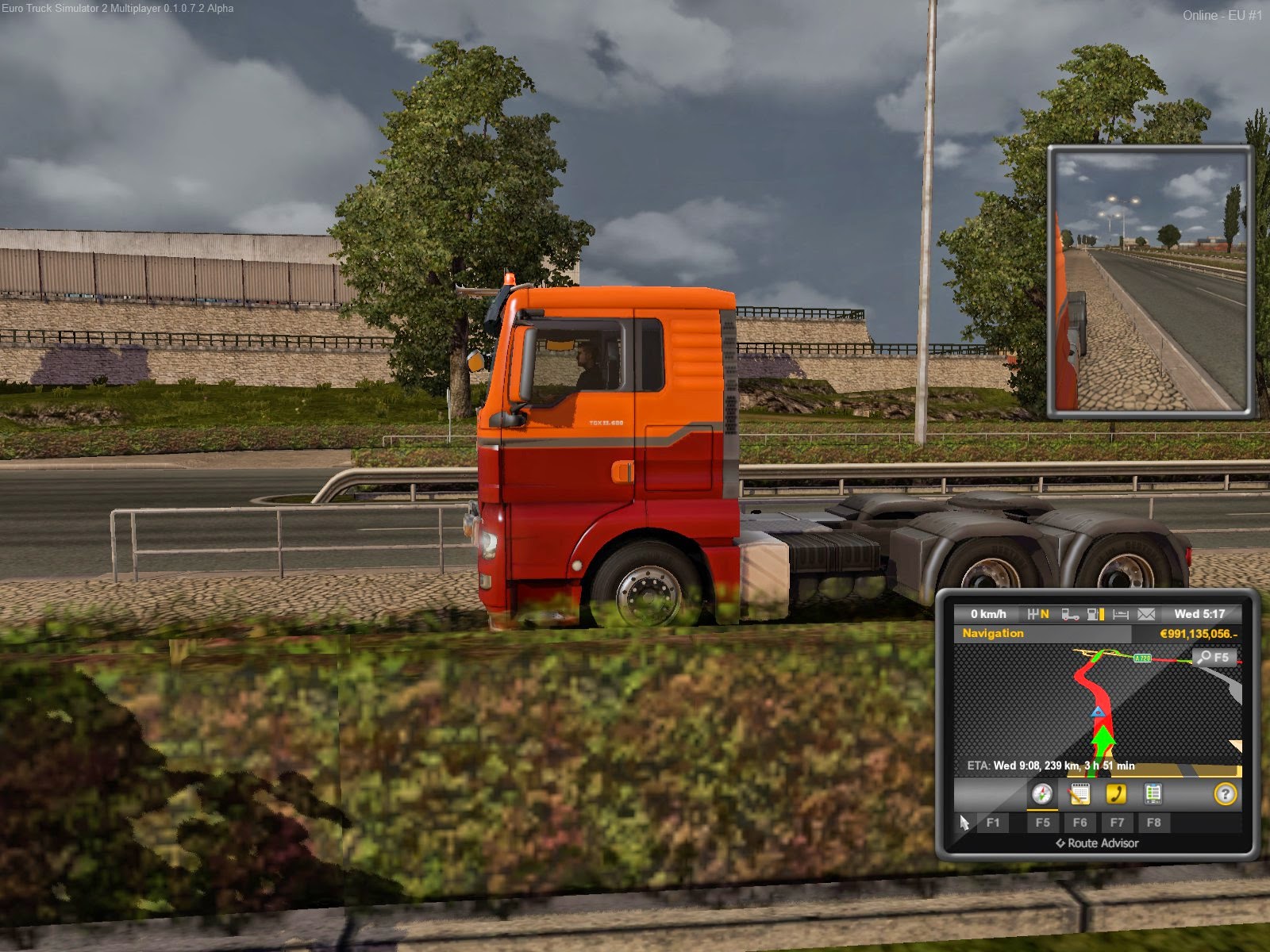Click the fuel gauge indicator icon
Image resolution: width=1270 pixels, height=952 pixels.
click(x=1097, y=614)
